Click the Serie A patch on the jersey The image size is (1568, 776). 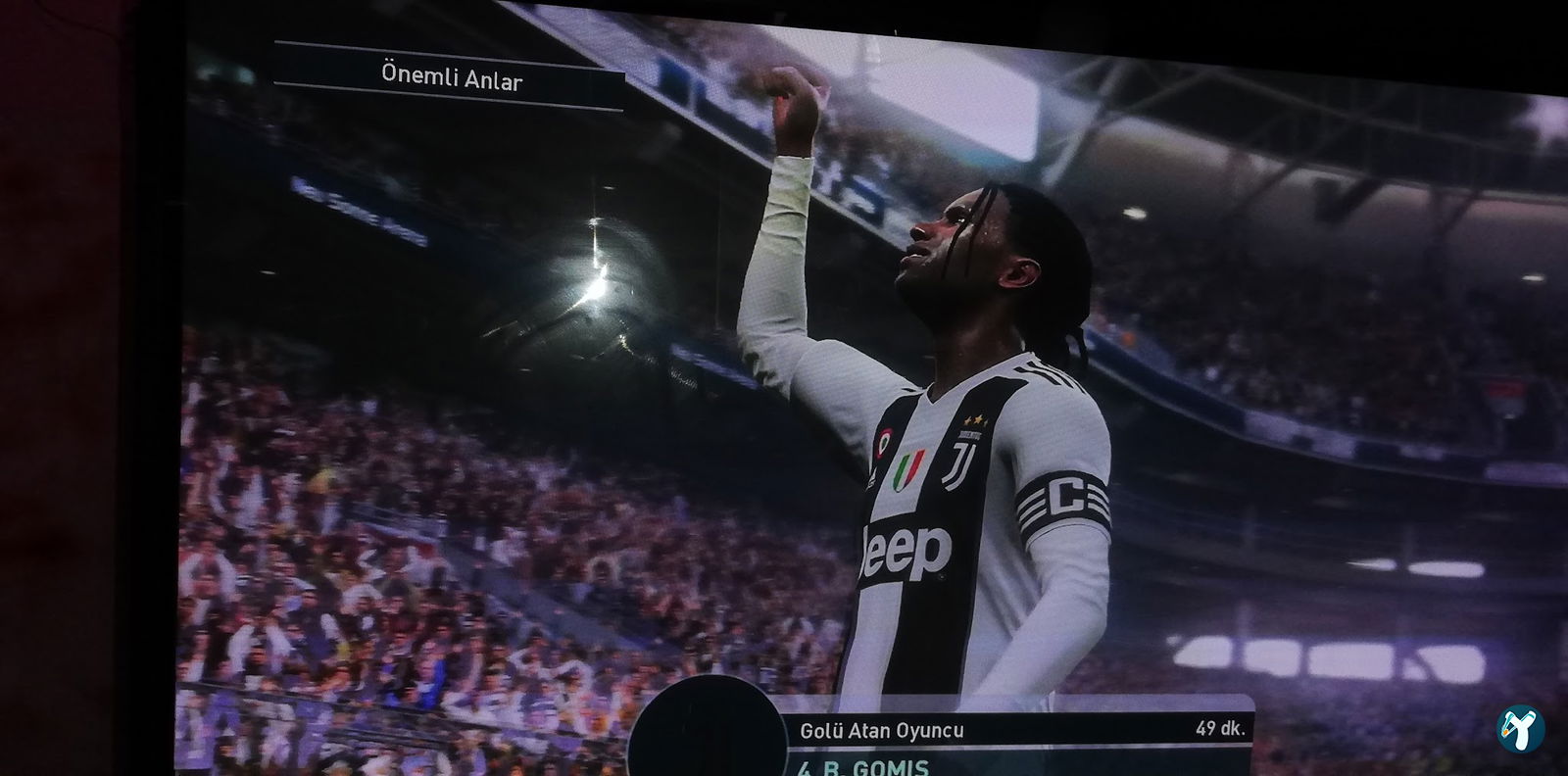pyautogui.click(x=909, y=468)
